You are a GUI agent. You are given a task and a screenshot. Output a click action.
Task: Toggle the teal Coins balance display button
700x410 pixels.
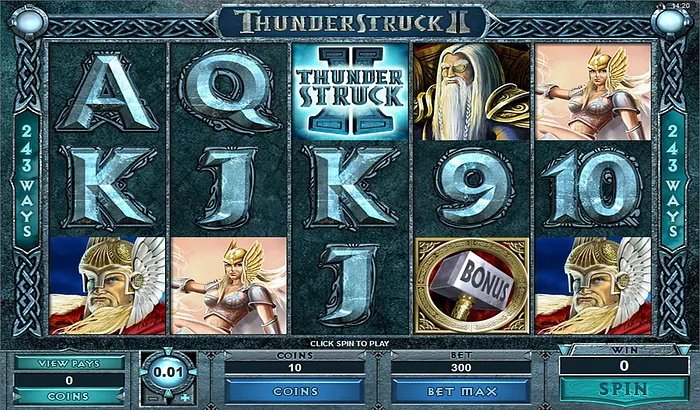(x=68, y=397)
